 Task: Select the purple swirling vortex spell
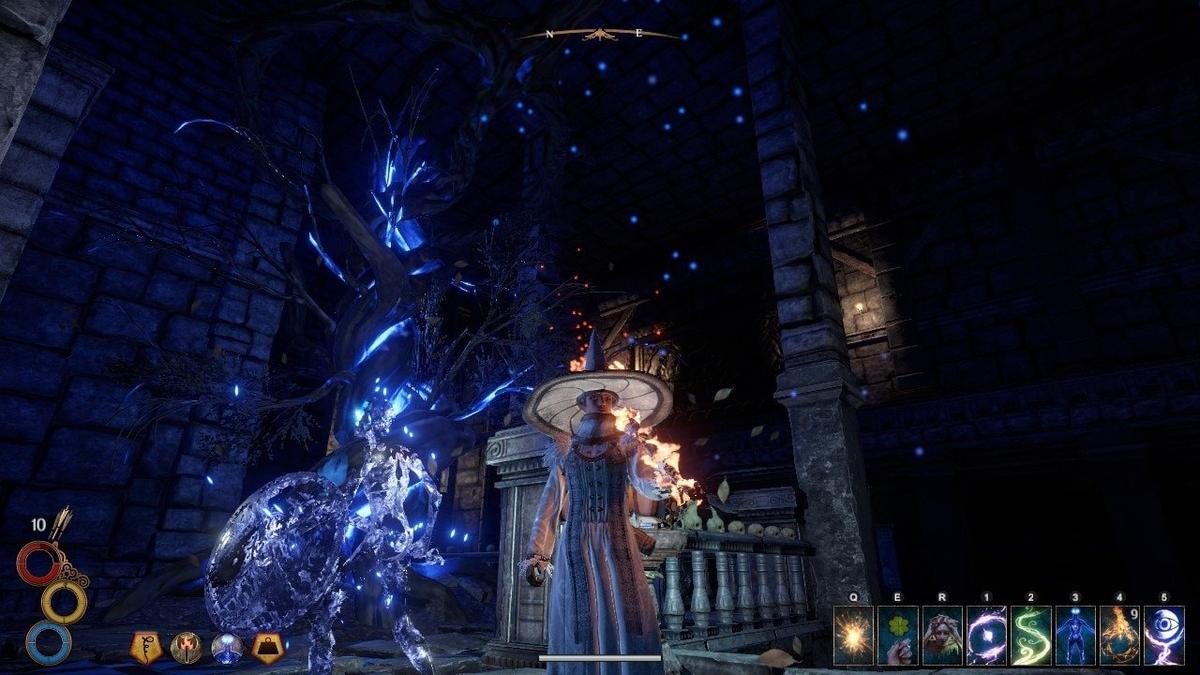point(986,636)
